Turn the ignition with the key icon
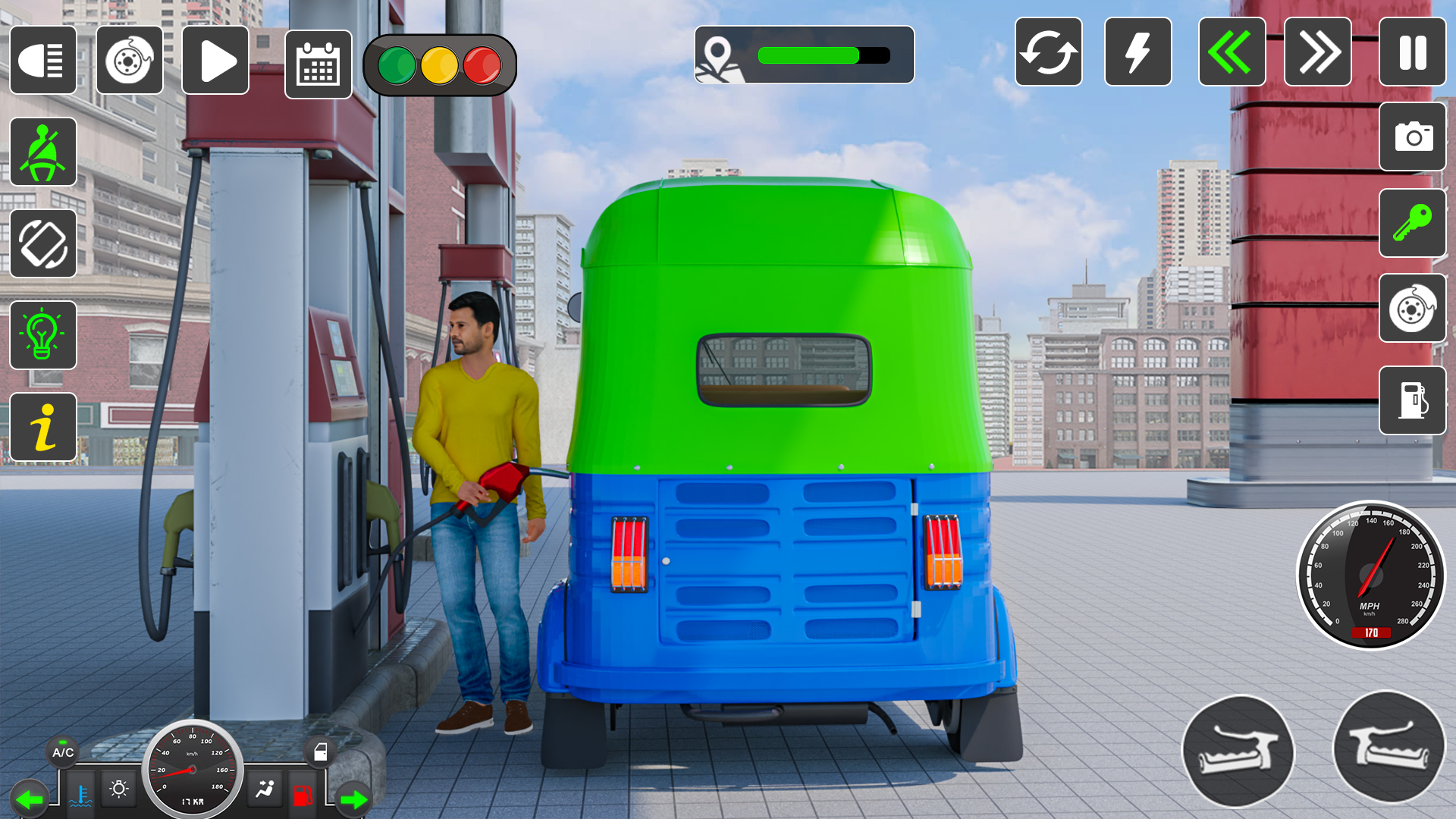 coord(1412,224)
